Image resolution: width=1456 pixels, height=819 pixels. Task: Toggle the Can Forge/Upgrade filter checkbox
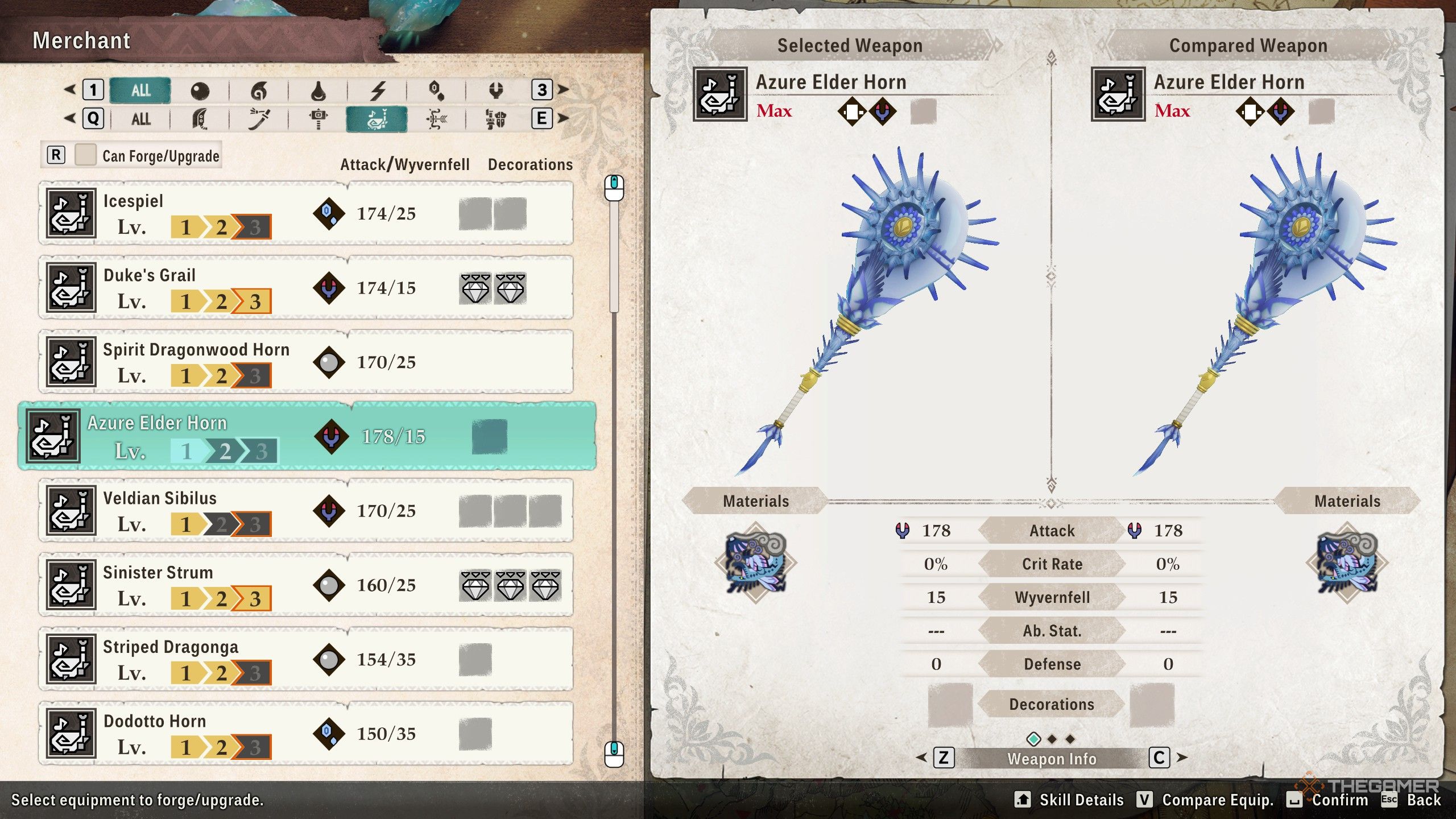pyautogui.click(x=85, y=155)
